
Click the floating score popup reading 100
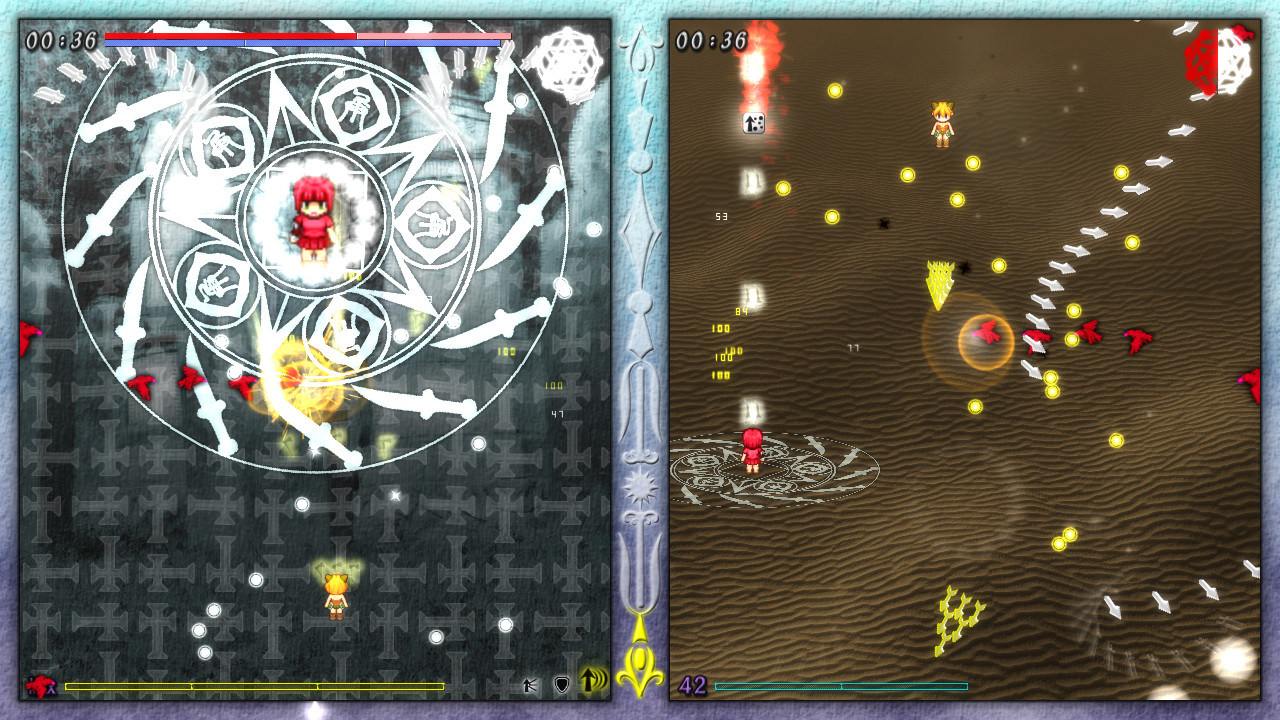click(719, 326)
